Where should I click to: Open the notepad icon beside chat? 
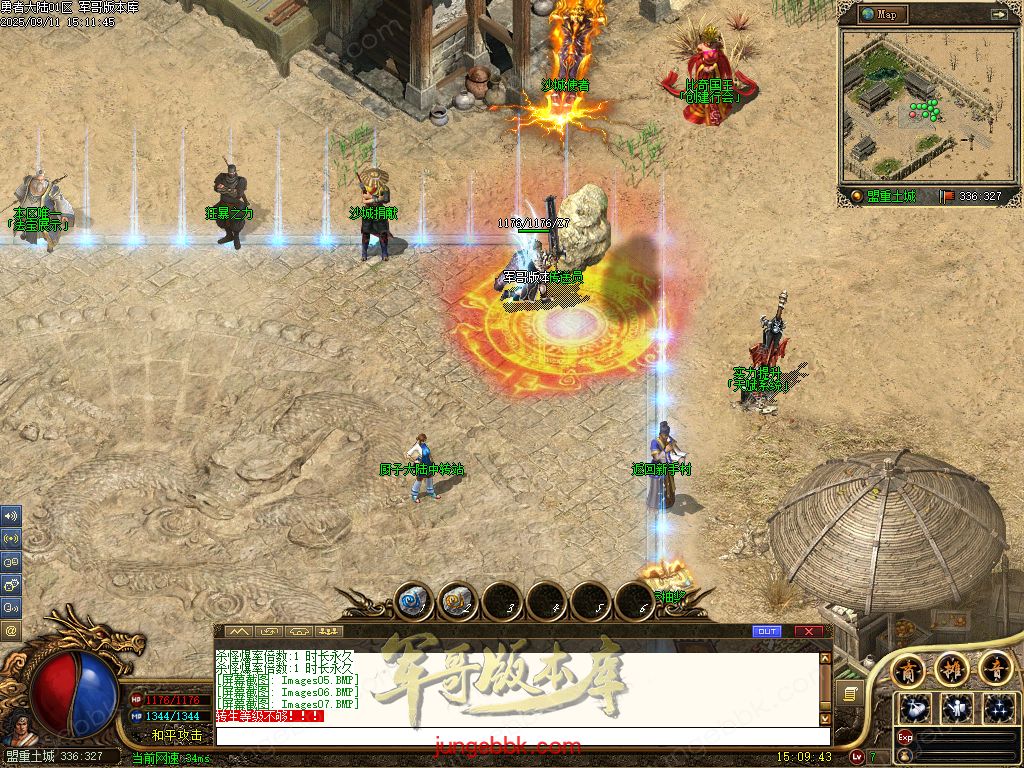[850, 693]
